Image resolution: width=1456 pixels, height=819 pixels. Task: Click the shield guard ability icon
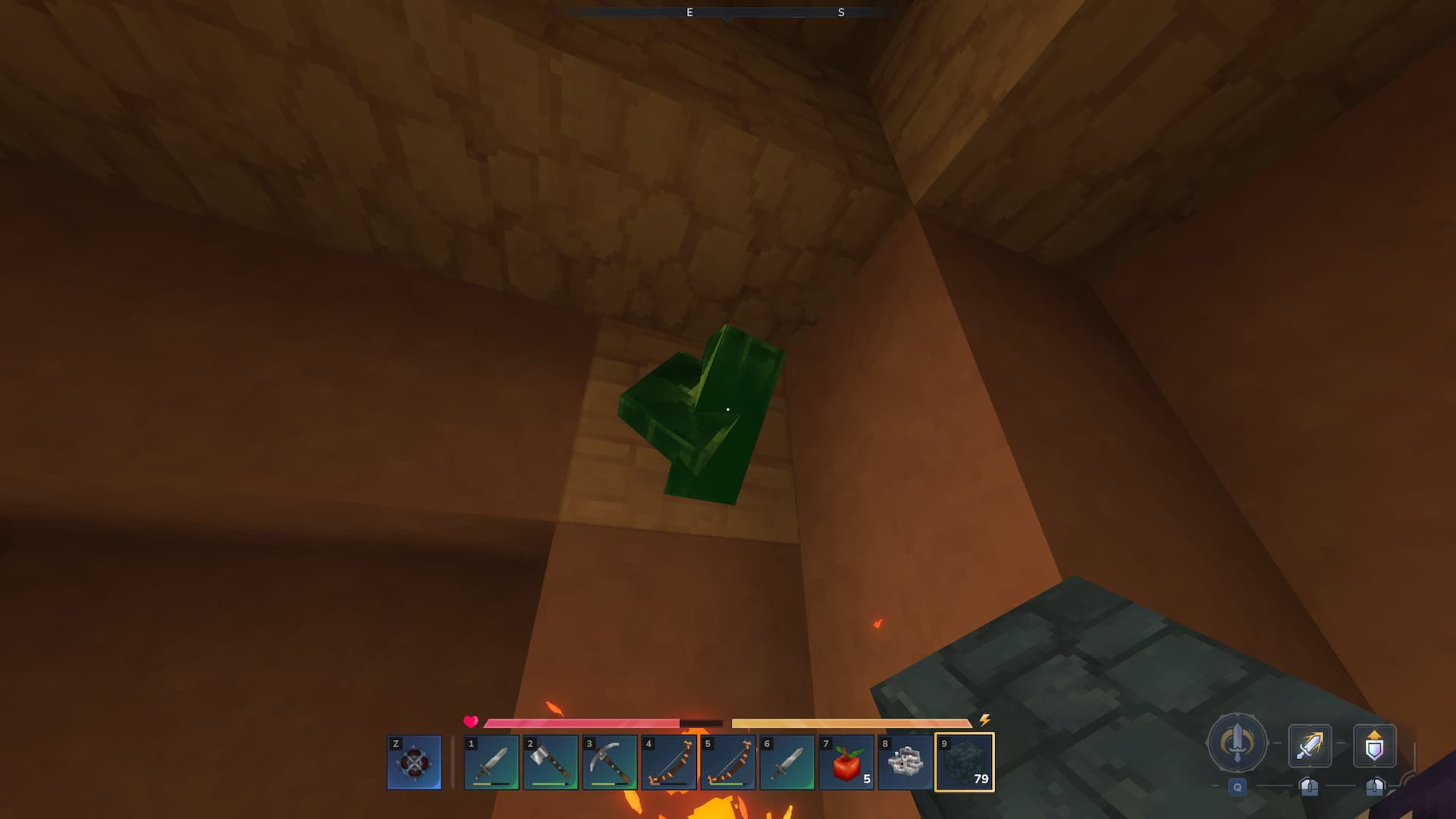1374,746
